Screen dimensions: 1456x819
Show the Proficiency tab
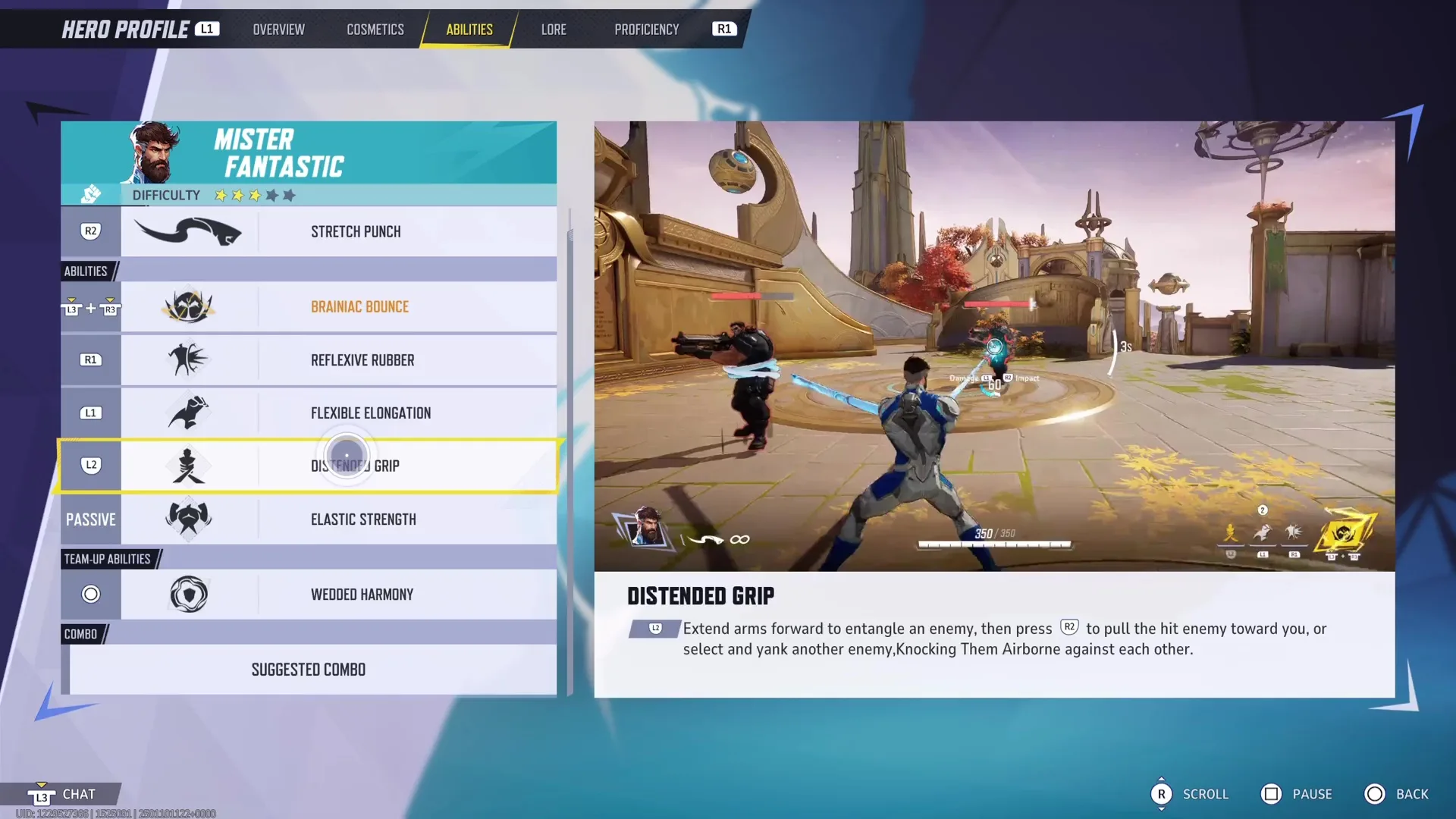coord(646,30)
